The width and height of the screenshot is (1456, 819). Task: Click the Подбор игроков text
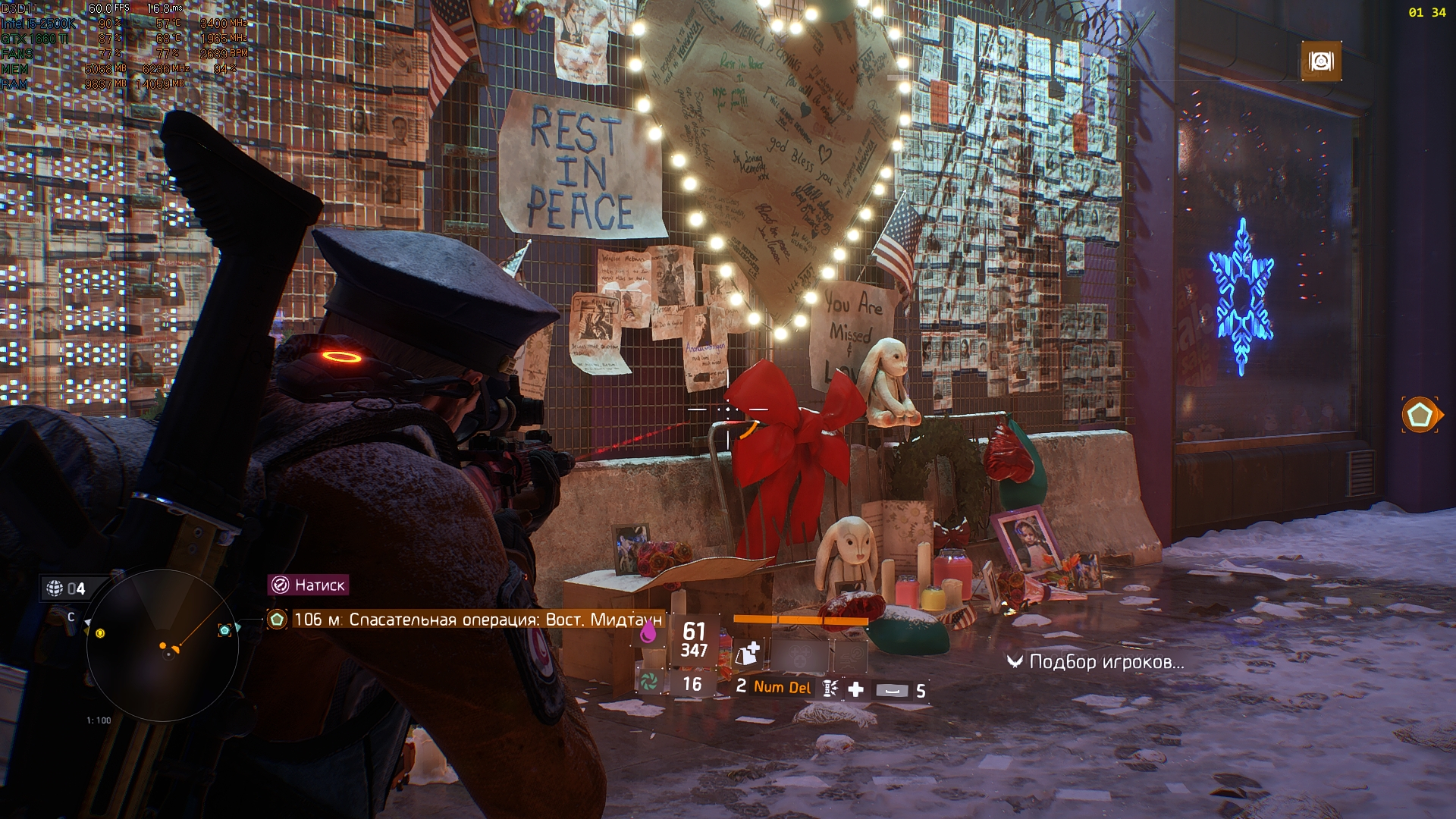[x=1103, y=660]
